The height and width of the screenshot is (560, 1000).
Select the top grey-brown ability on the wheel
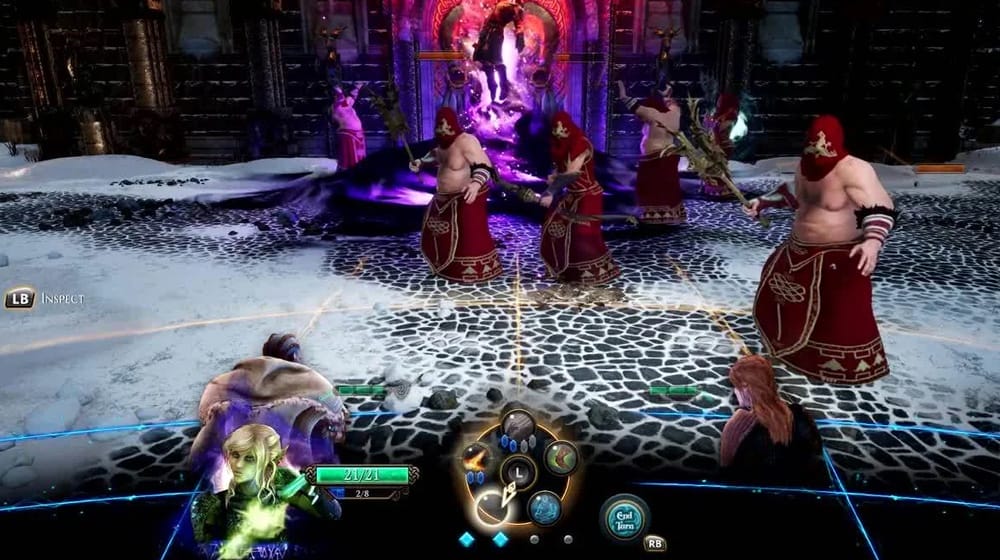518,426
